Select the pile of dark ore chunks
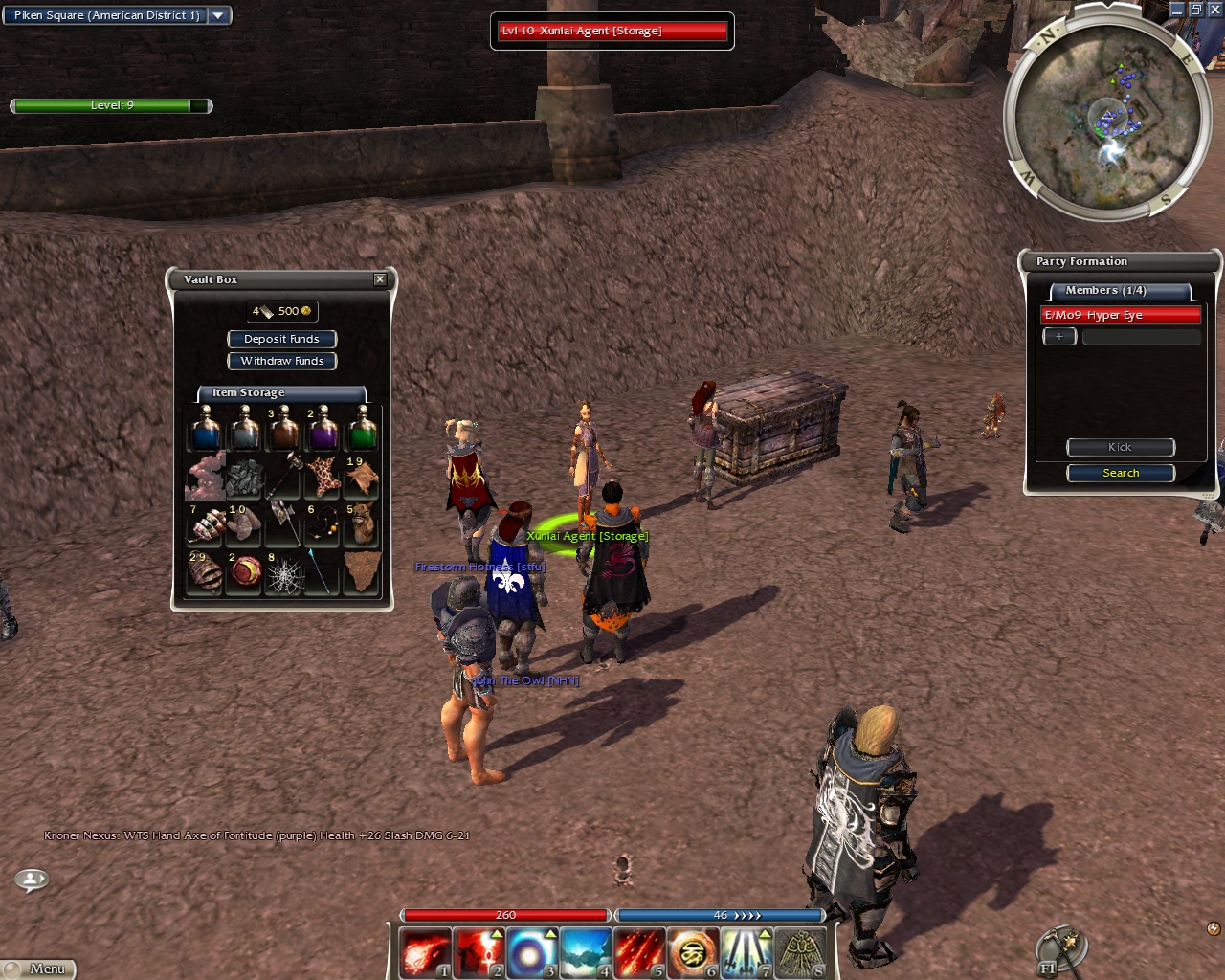 tap(245, 477)
